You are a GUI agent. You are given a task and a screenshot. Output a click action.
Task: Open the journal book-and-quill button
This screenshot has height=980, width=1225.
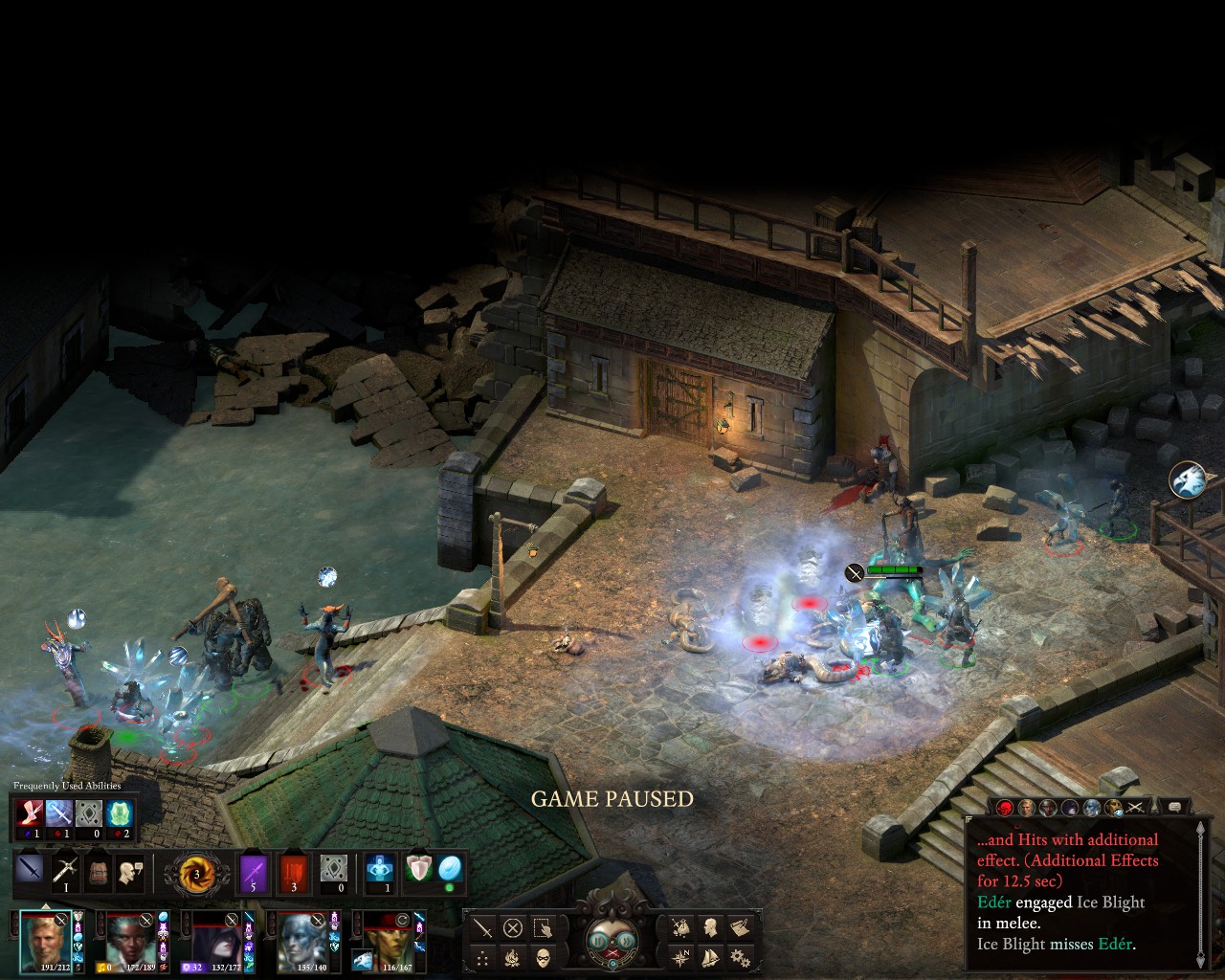tap(739, 927)
